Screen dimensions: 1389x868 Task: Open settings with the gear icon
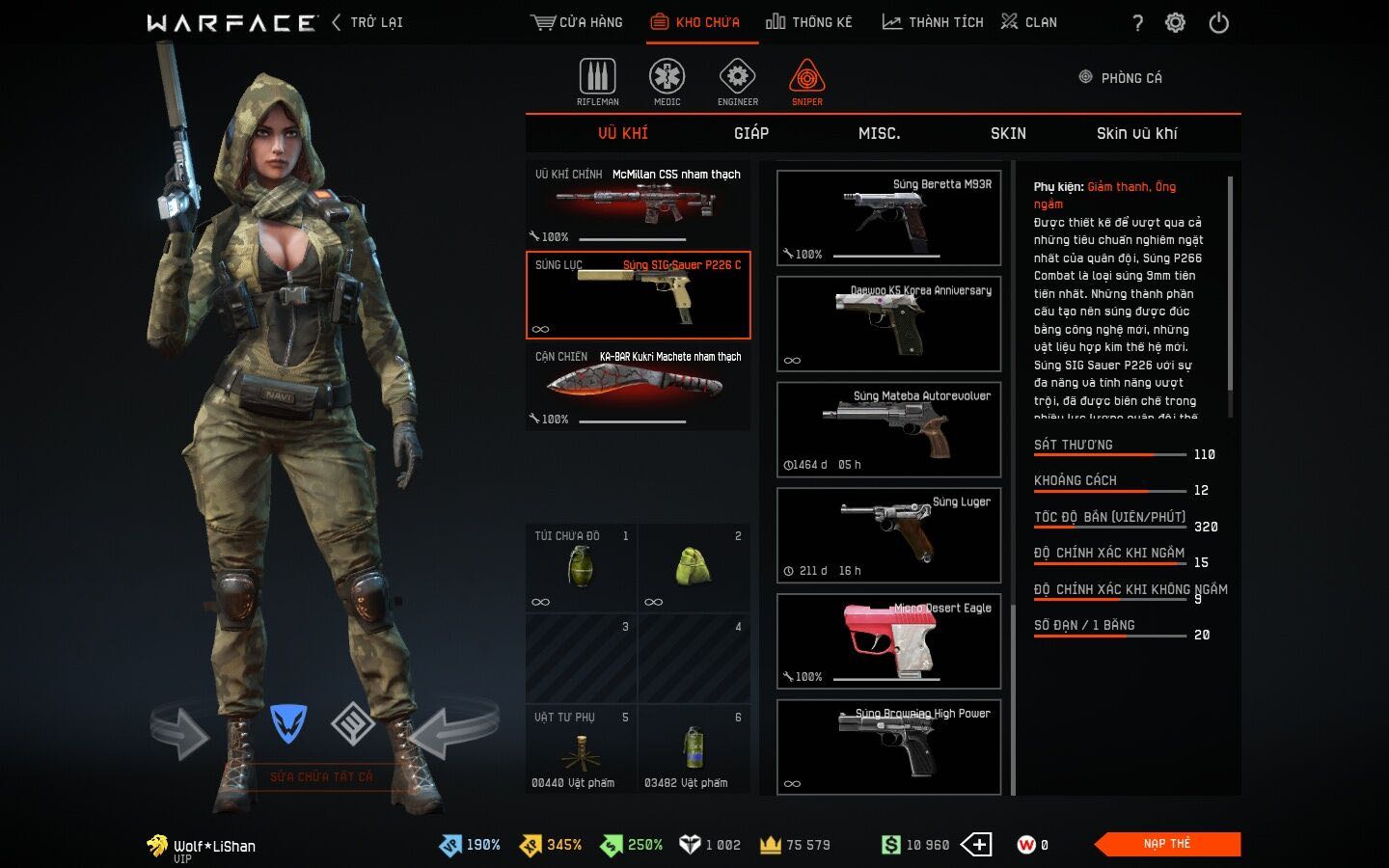coord(1175,23)
